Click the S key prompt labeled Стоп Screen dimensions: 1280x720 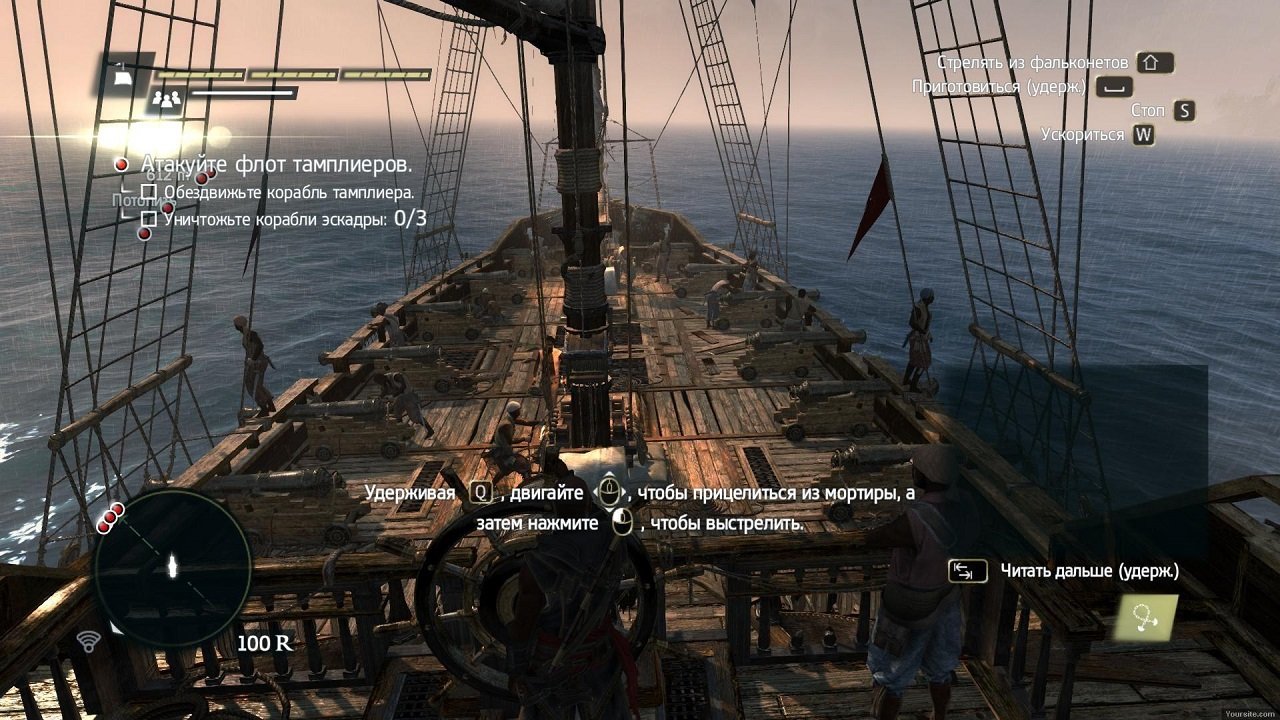pos(1182,110)
